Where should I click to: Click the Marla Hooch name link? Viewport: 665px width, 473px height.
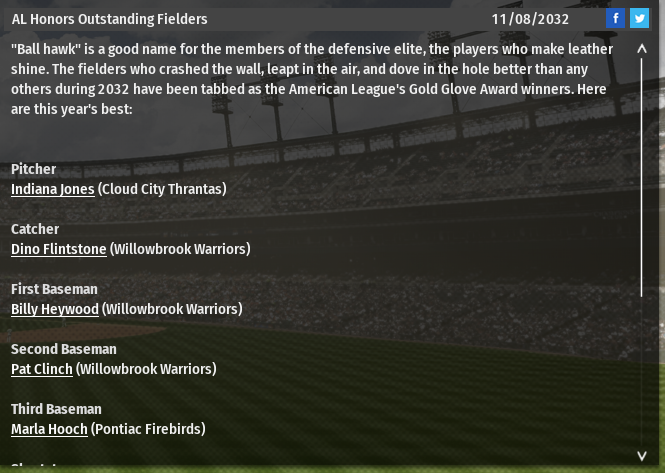point(49,429)
